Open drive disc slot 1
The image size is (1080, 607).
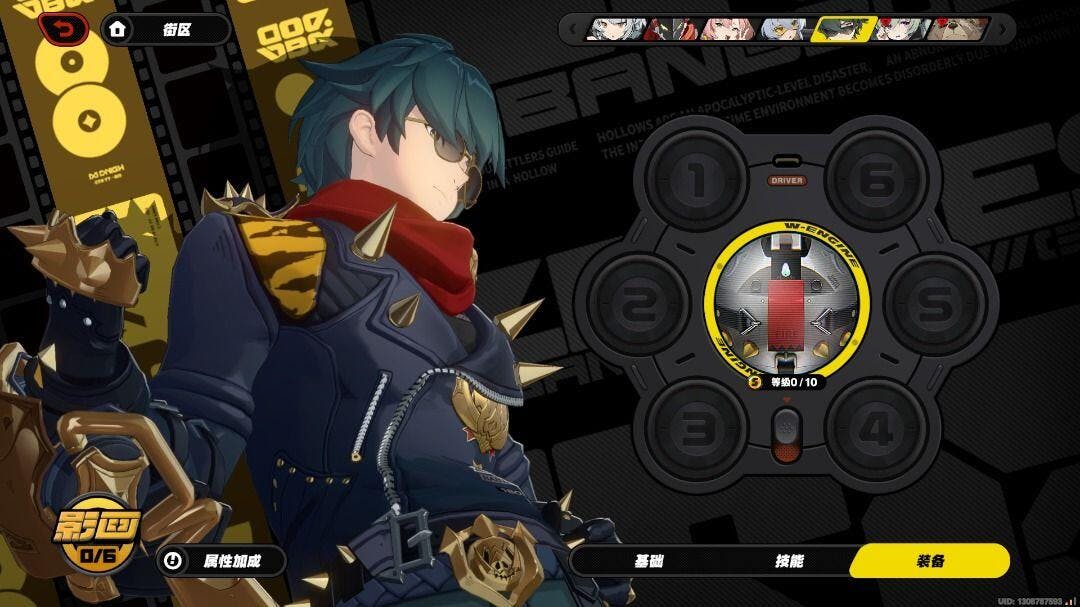(696, 181)
